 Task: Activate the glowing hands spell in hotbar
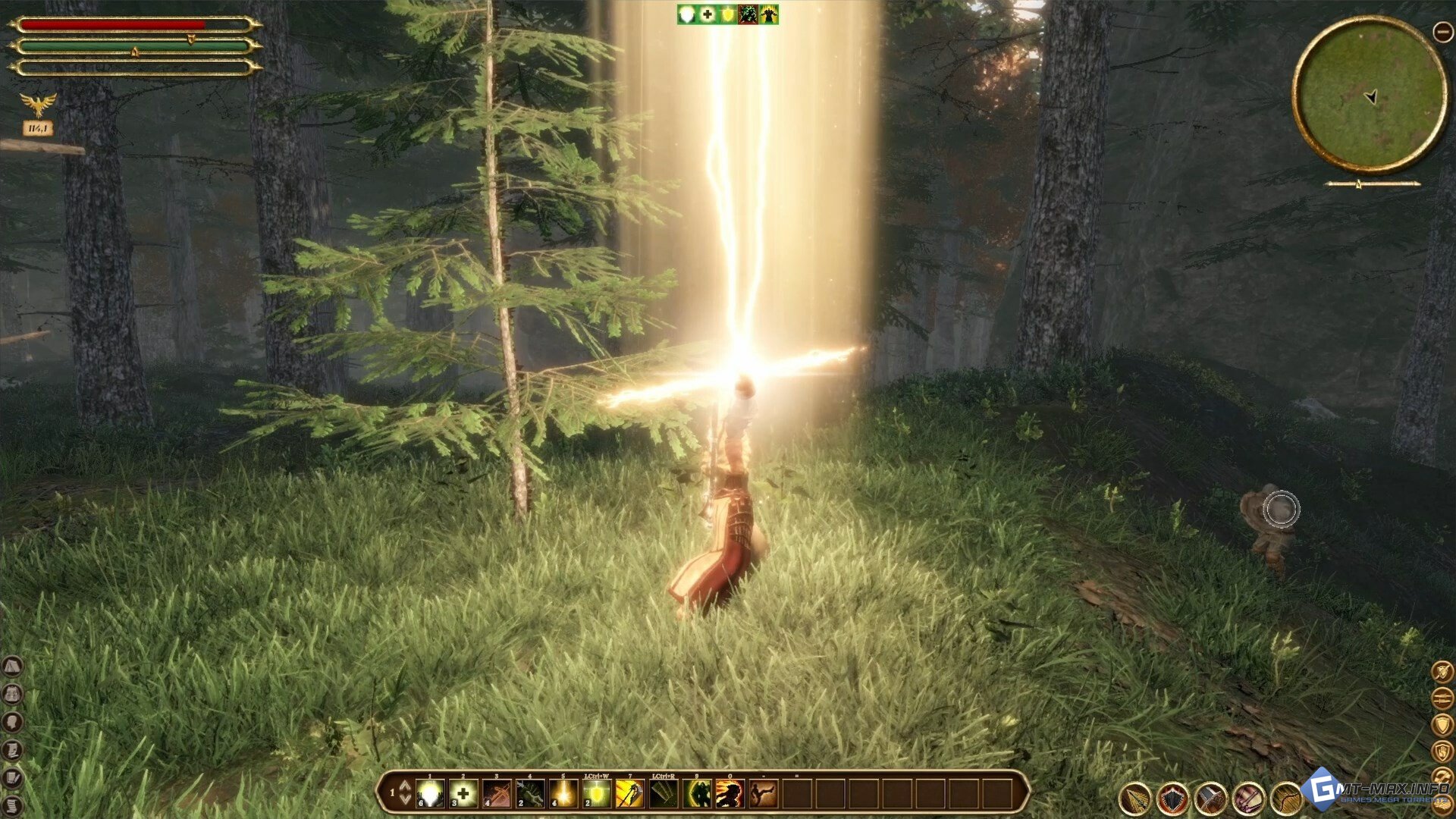tap(430, 794)
